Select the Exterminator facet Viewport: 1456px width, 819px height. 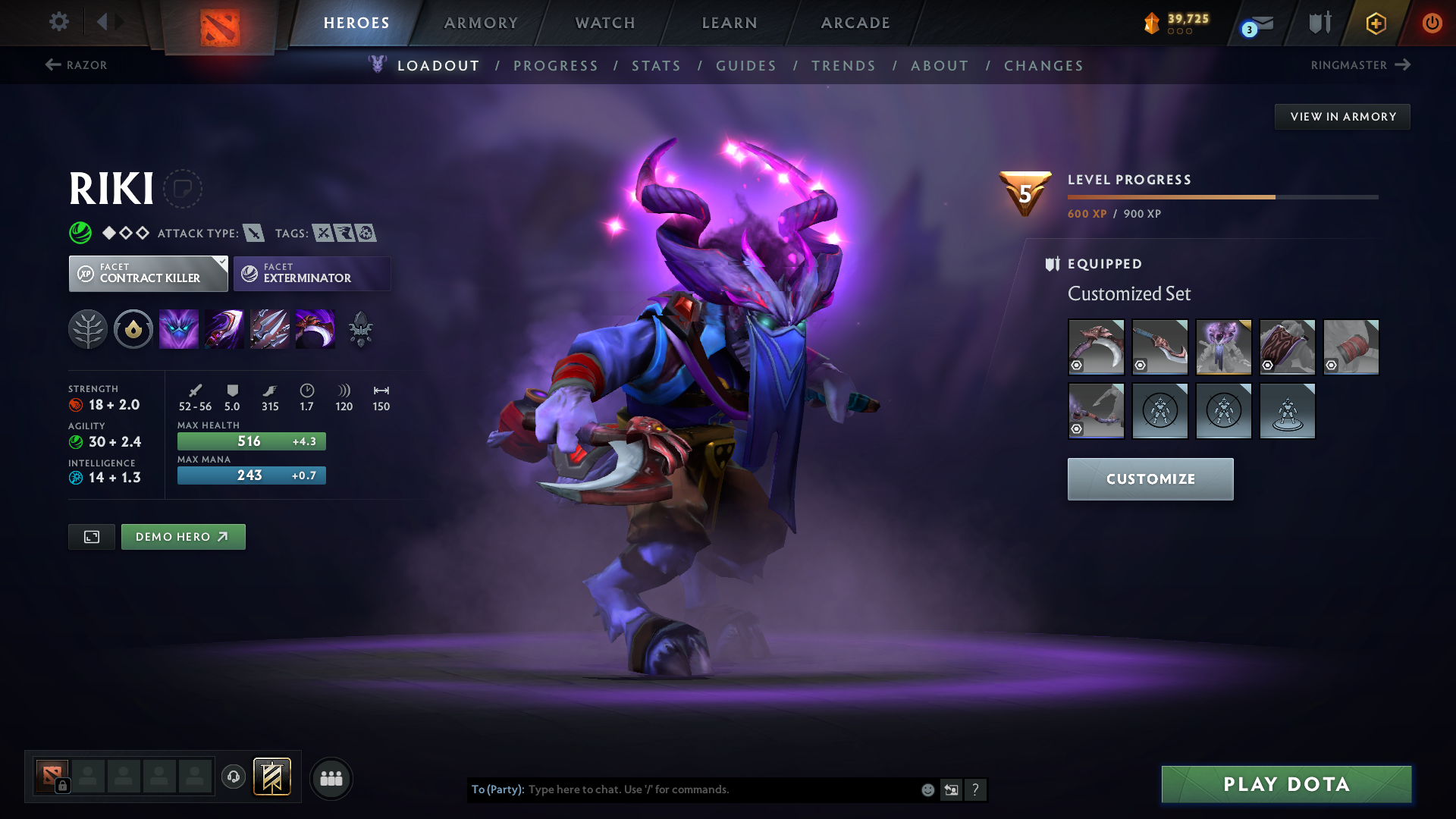coord(311,273)
